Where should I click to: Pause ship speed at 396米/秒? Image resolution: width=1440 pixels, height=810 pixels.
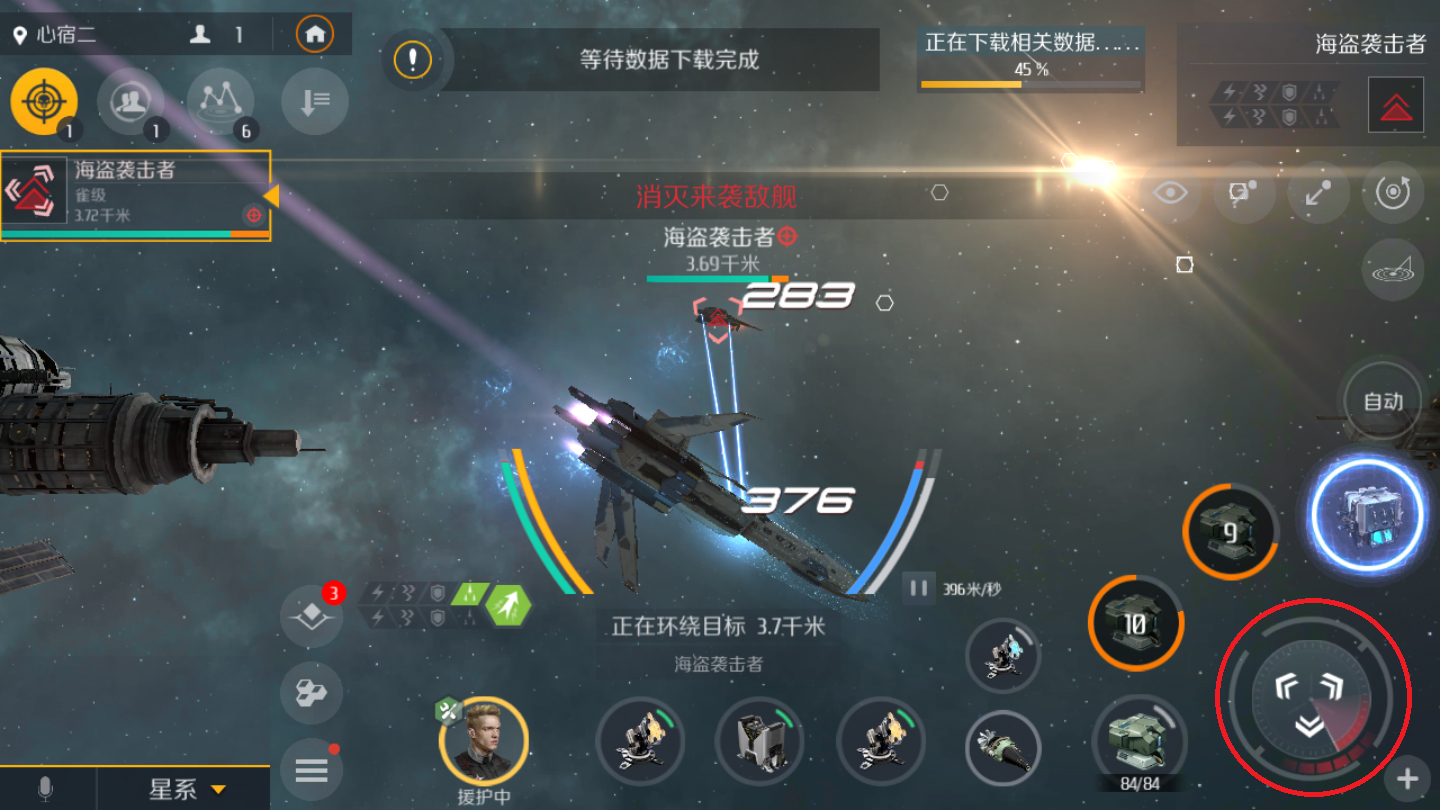coord(917,589)
